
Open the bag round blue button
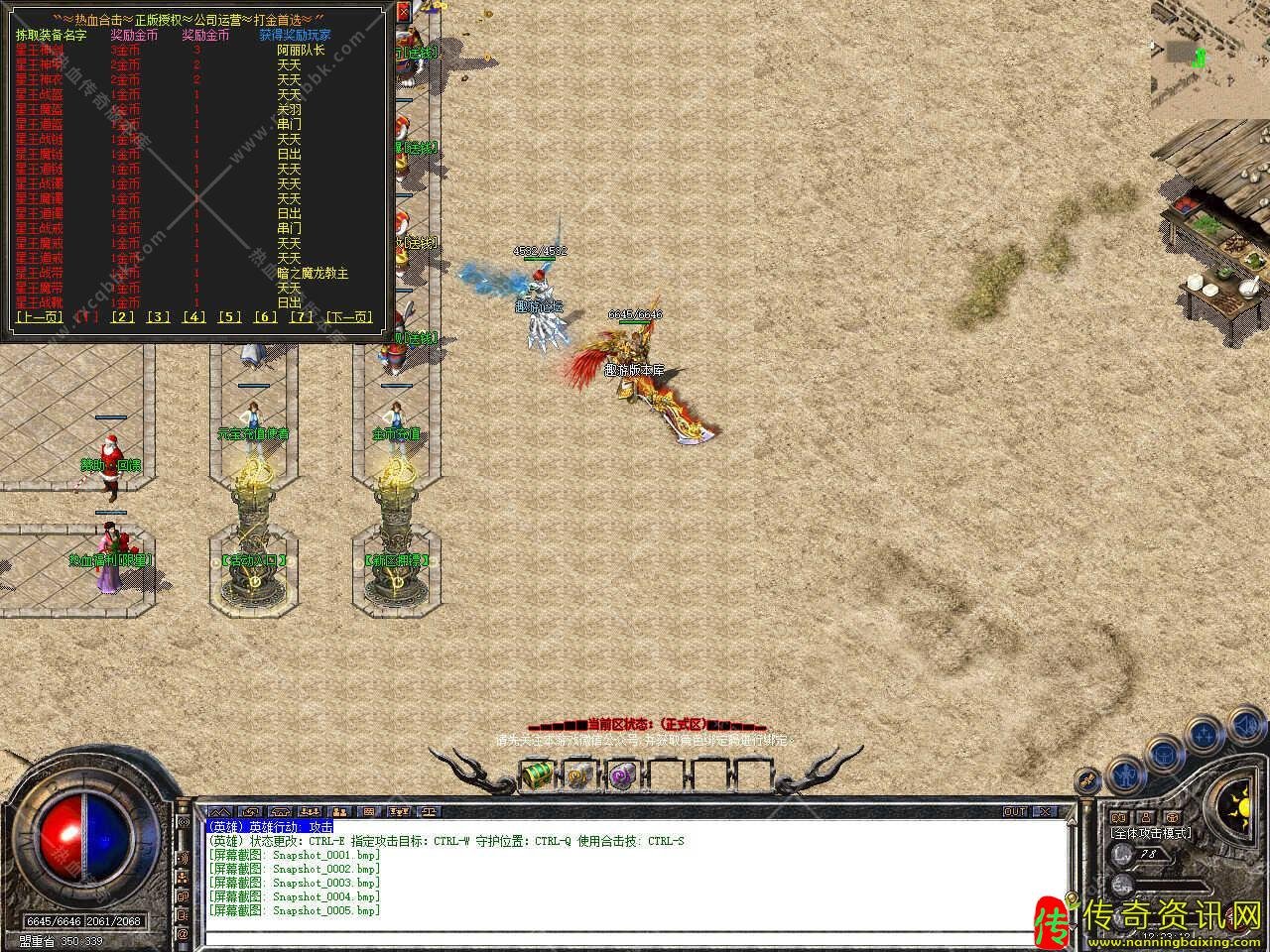1162,754
